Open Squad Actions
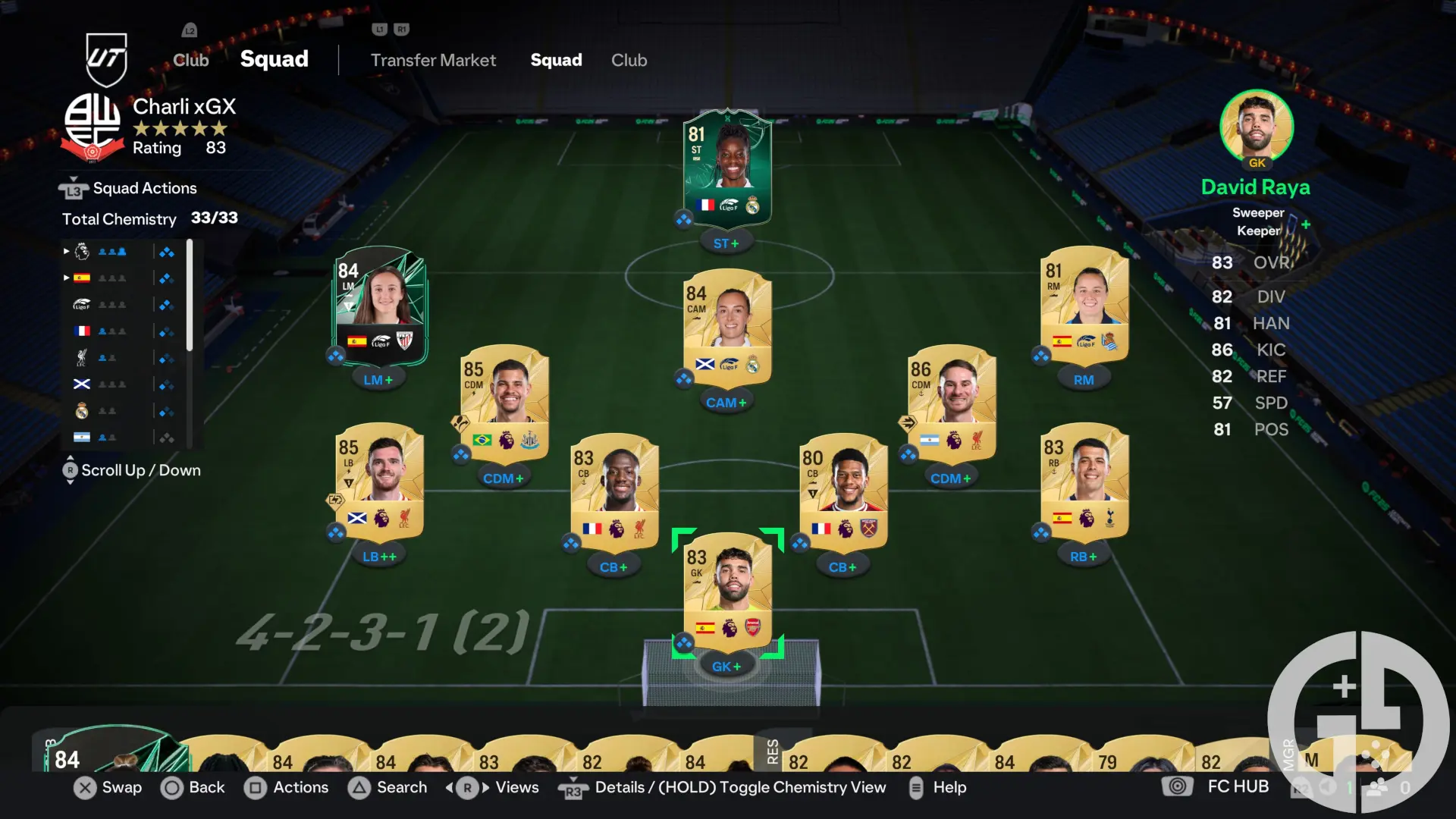 (144, 188)
